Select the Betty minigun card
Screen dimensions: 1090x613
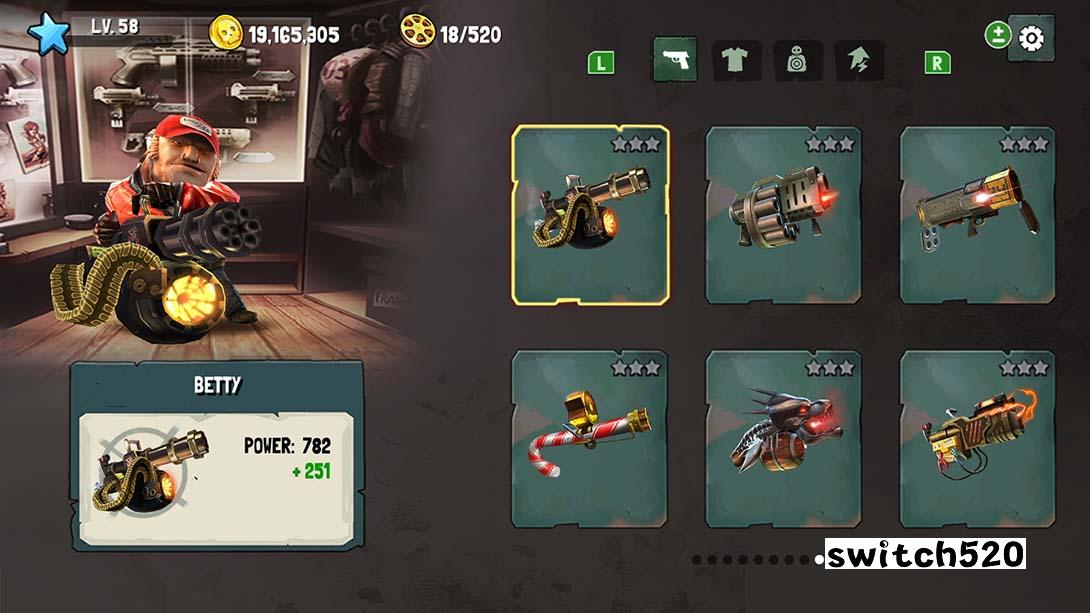tap(590, 214)
